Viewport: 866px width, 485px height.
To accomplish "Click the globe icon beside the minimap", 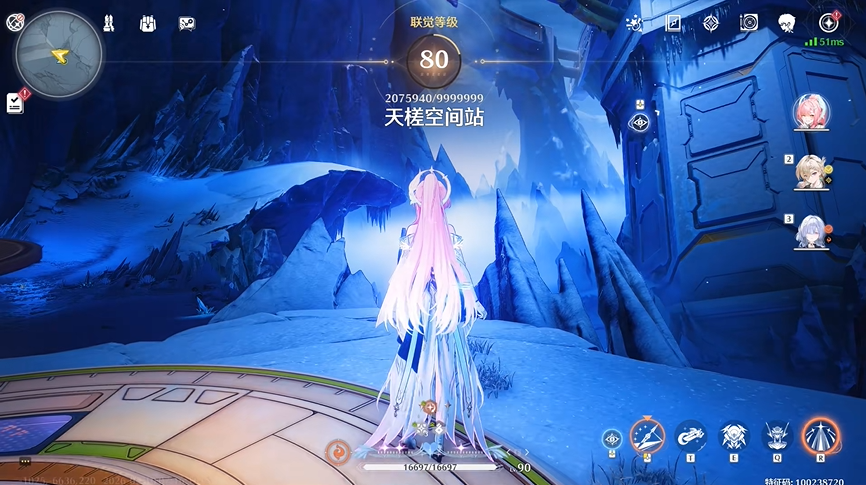I will coord(14,23).
